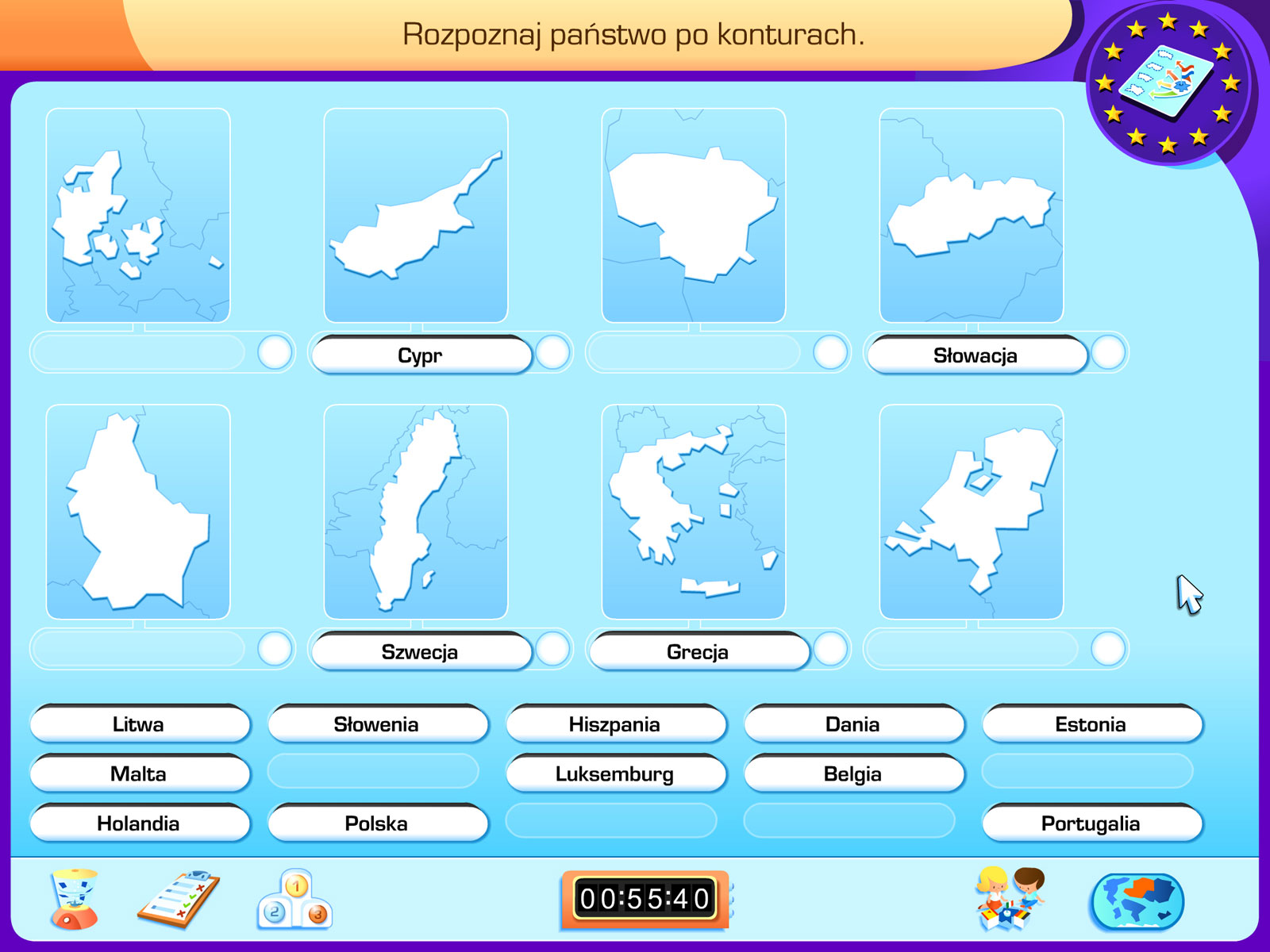
Task: Click the placed Cypr answer label
Action: pos(420,355)
